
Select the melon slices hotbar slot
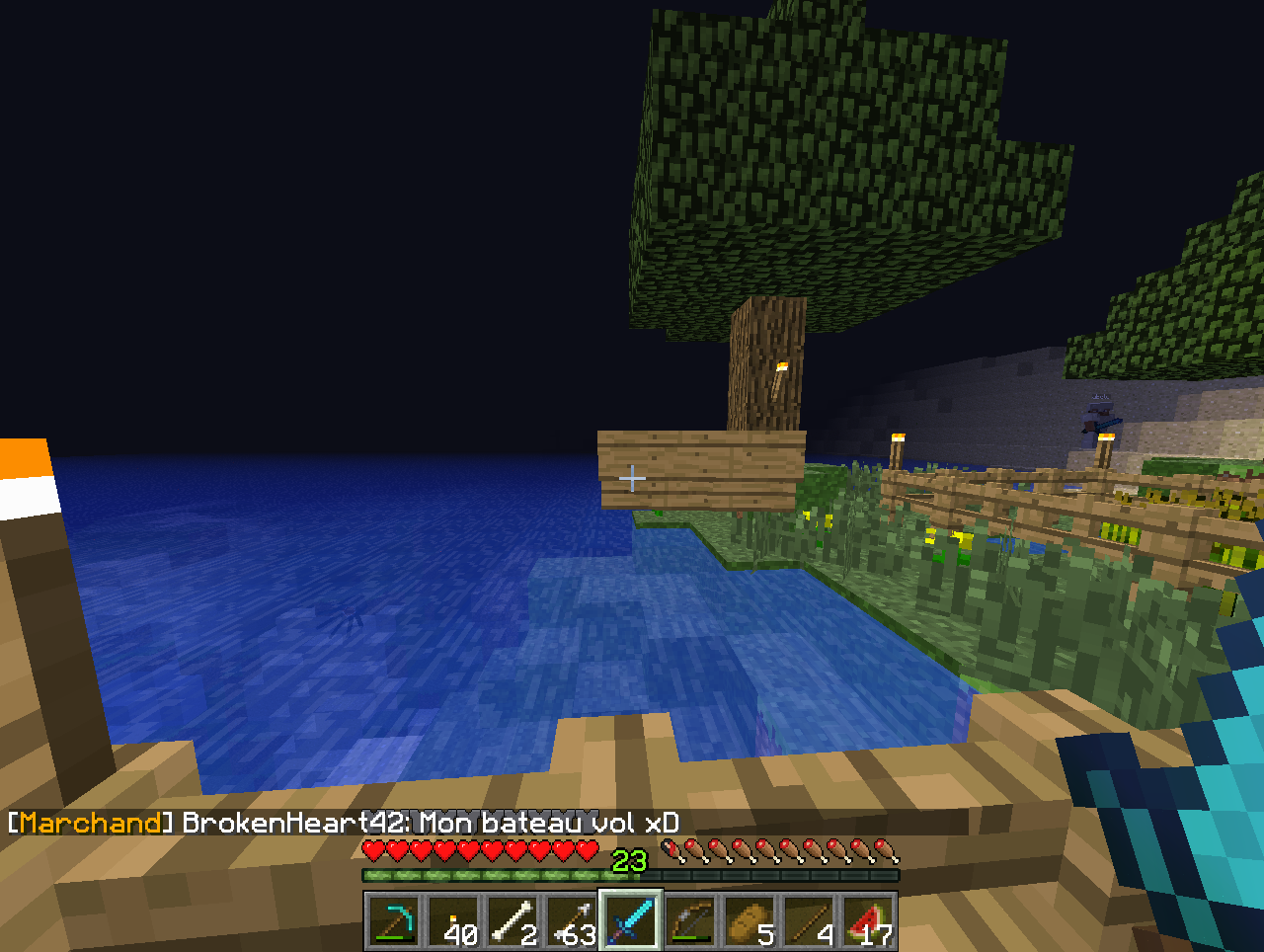tap(868, 921)
